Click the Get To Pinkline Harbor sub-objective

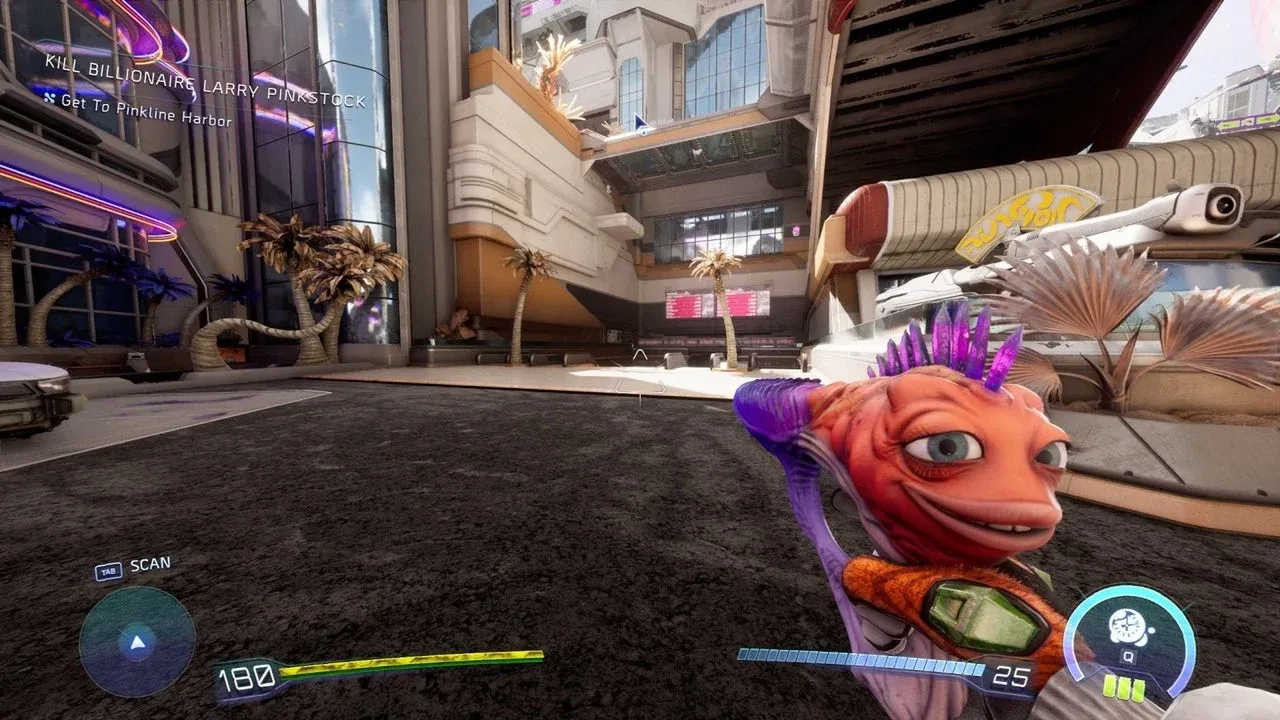pyautogui.click(x=145, y=110)
